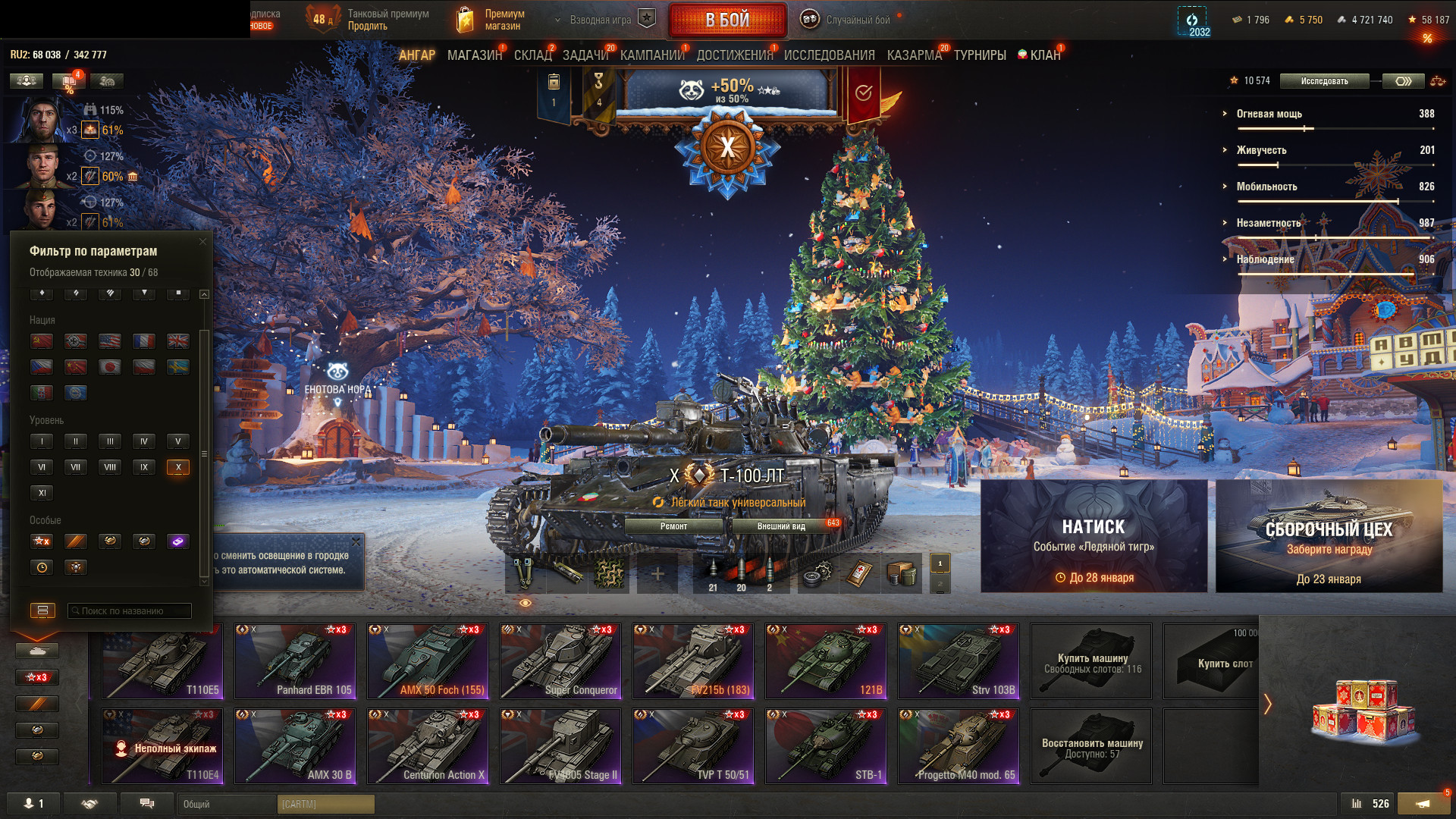Click the Исследовать button
This screenshot has width=1456, height=819.
tap(1324, 81)
